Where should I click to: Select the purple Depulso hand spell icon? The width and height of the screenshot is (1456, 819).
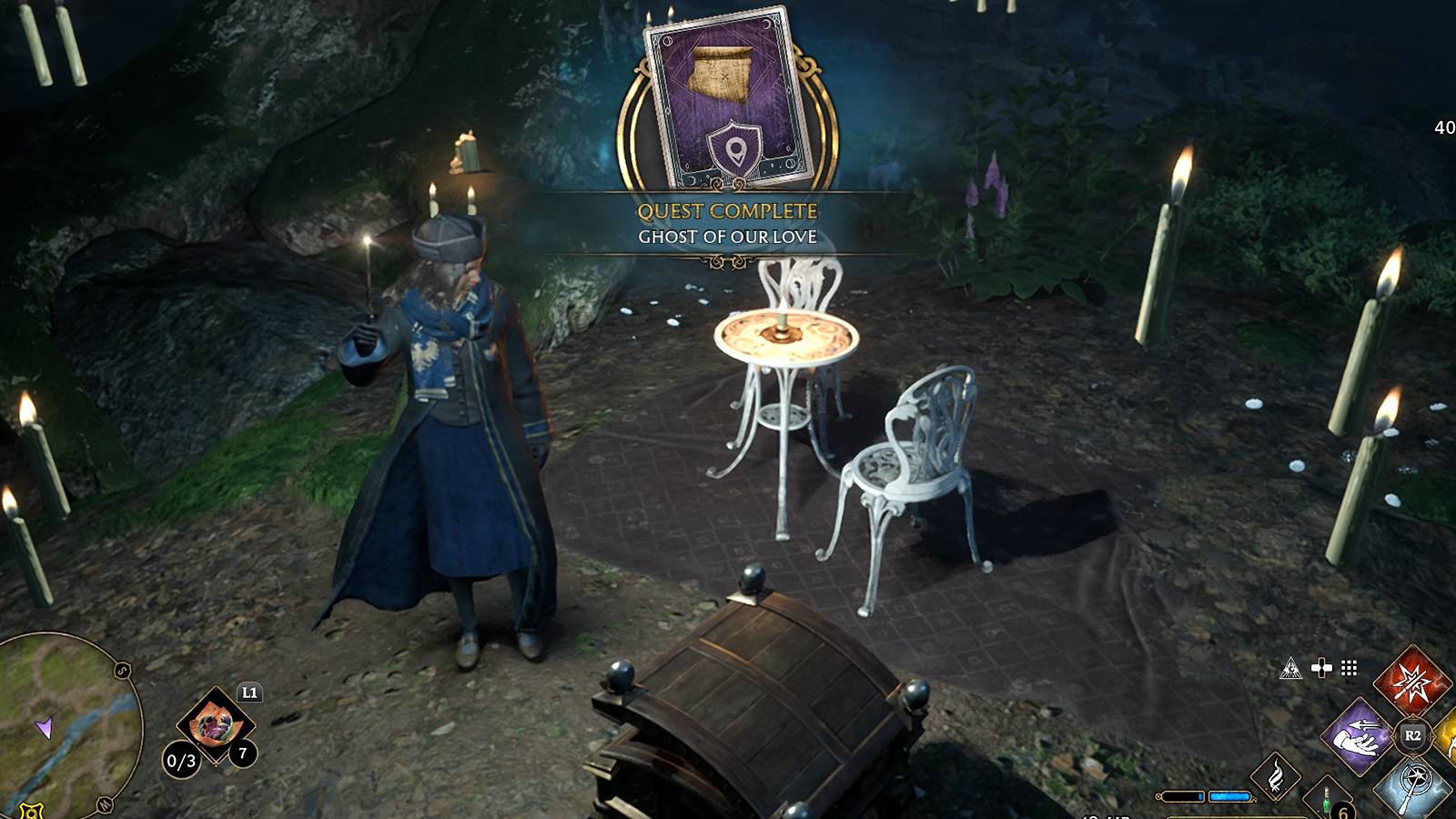[x=1357, y=736]
